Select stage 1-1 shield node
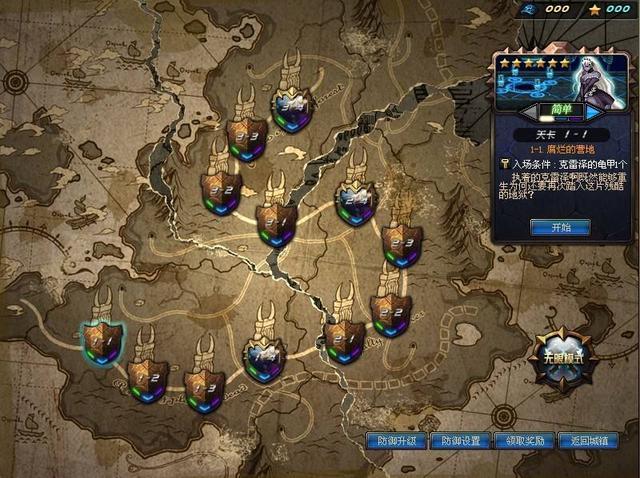The width and height of the screenshot is (640, 478). click(101, 342)
